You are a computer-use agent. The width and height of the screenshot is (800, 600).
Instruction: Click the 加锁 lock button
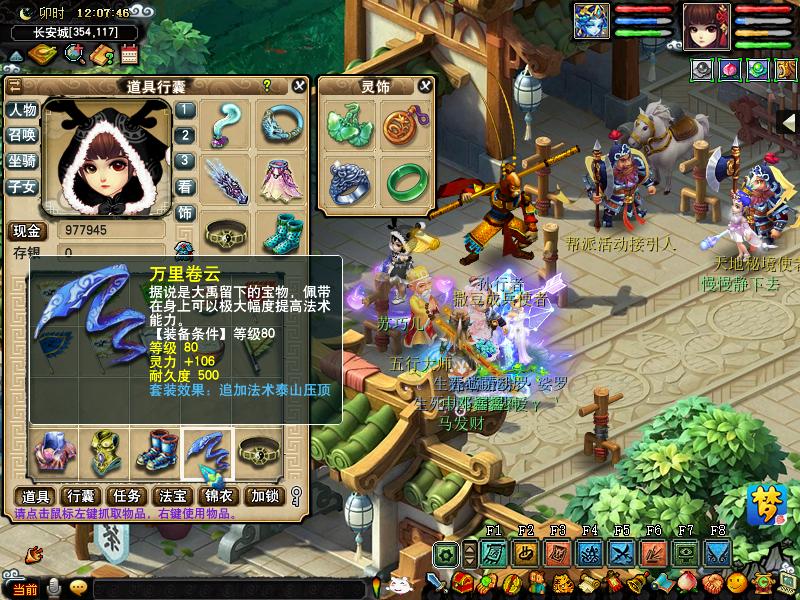[265, 496]
